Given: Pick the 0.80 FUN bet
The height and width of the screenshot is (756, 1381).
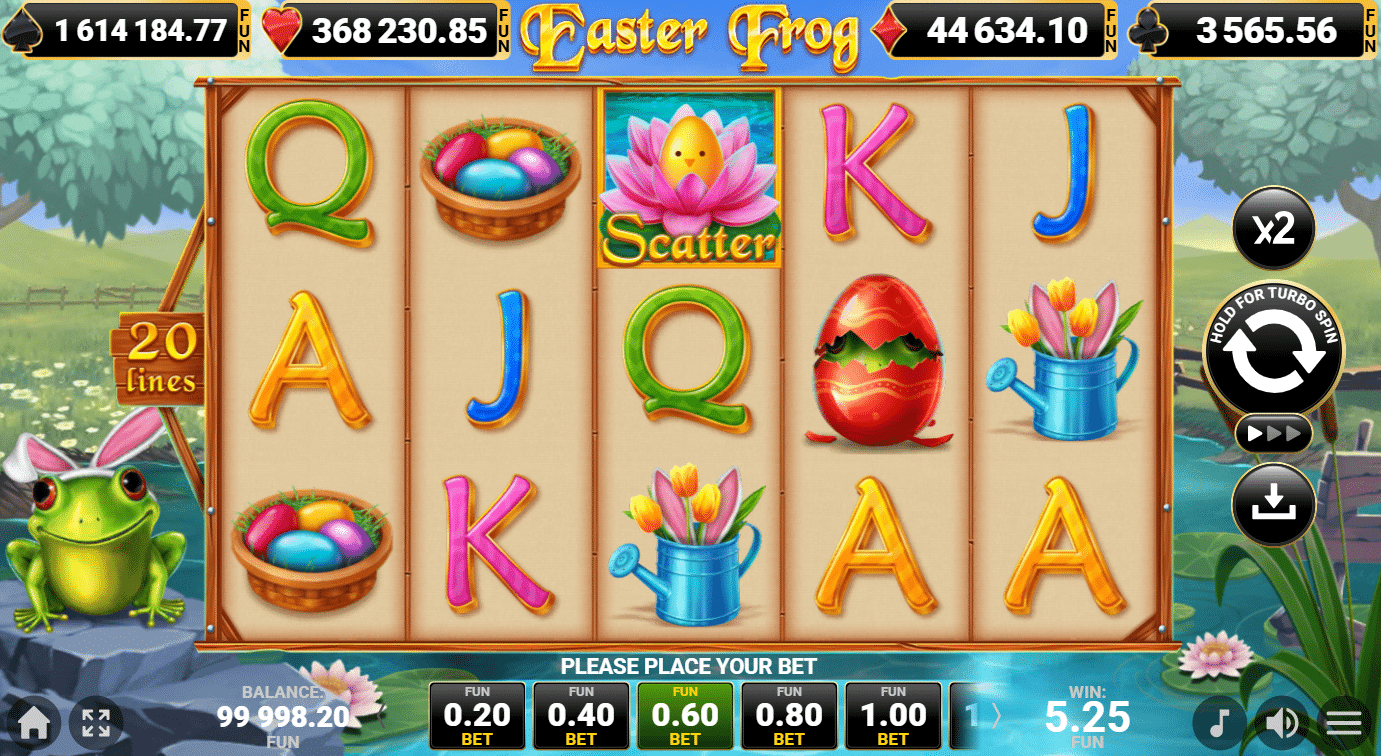Looking at the screenshot, I should tap(789, 716).
